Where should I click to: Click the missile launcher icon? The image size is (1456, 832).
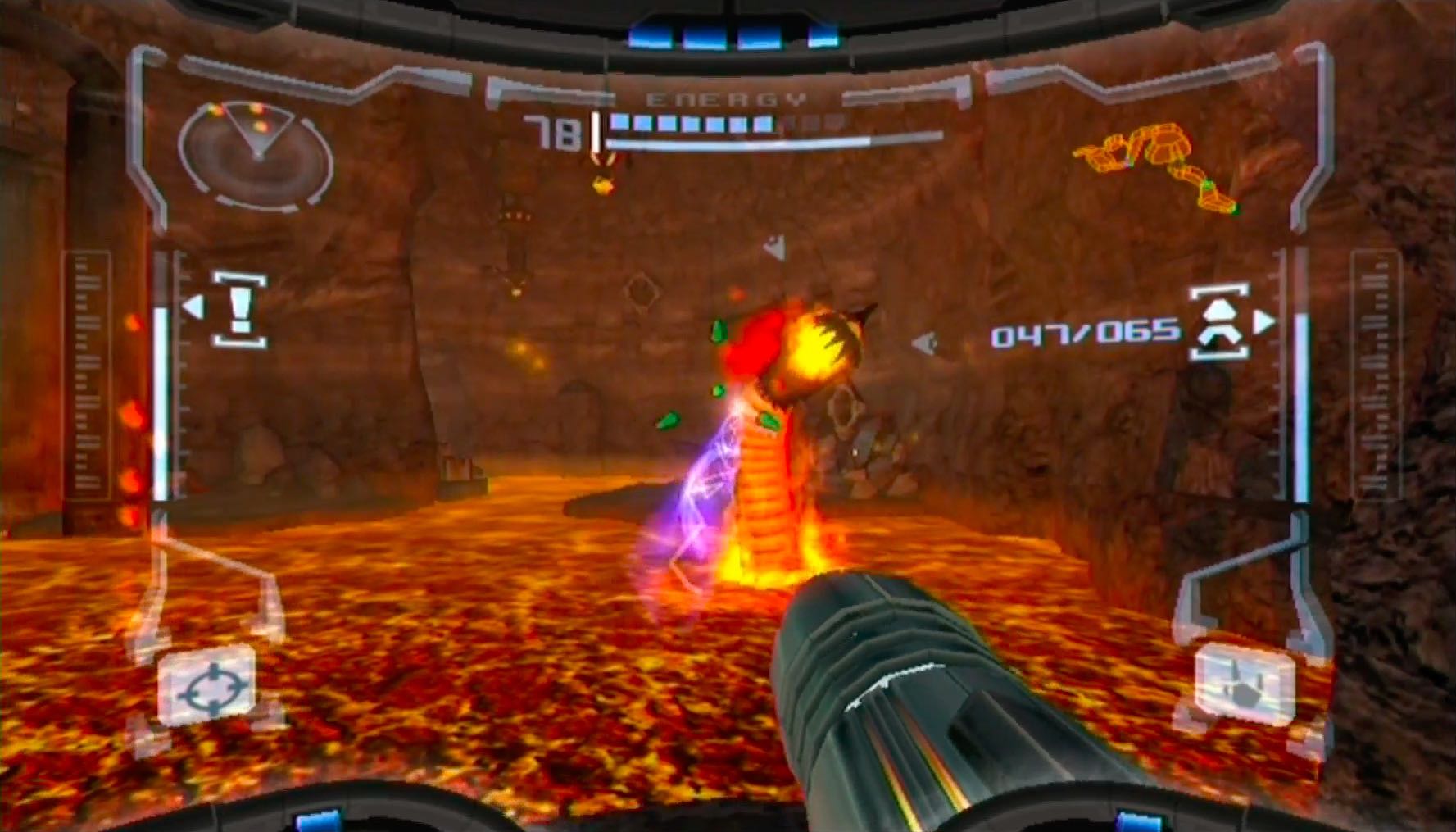coord(1219,321)
